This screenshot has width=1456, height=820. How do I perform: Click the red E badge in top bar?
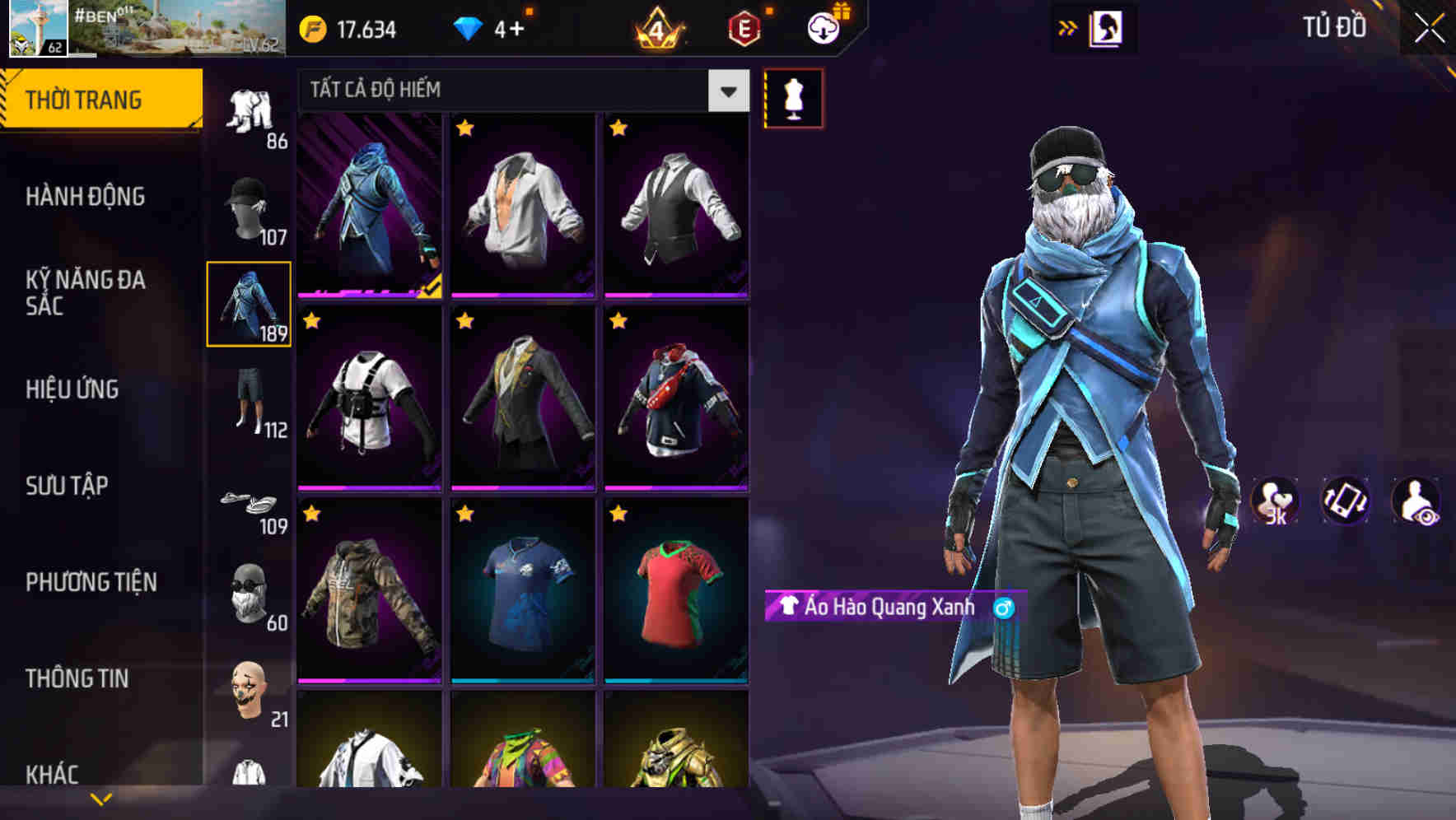point(744,28)
